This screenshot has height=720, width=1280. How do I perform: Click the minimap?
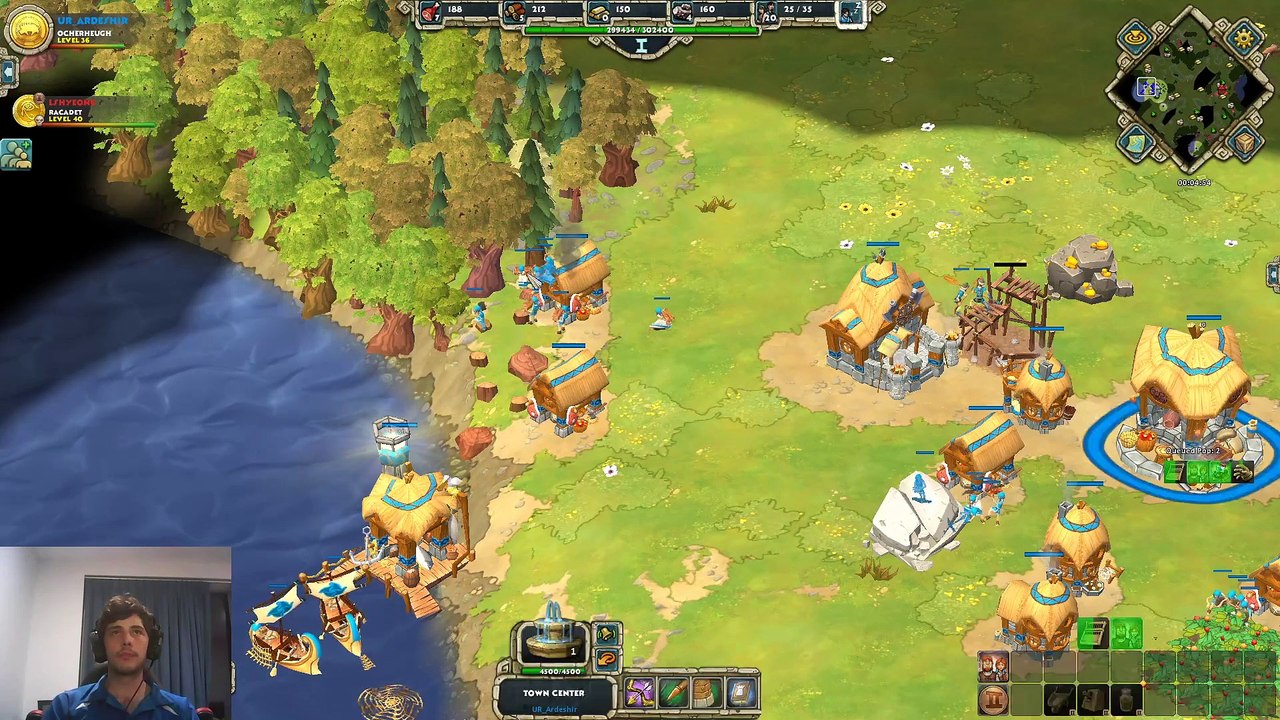point(1190,96)
